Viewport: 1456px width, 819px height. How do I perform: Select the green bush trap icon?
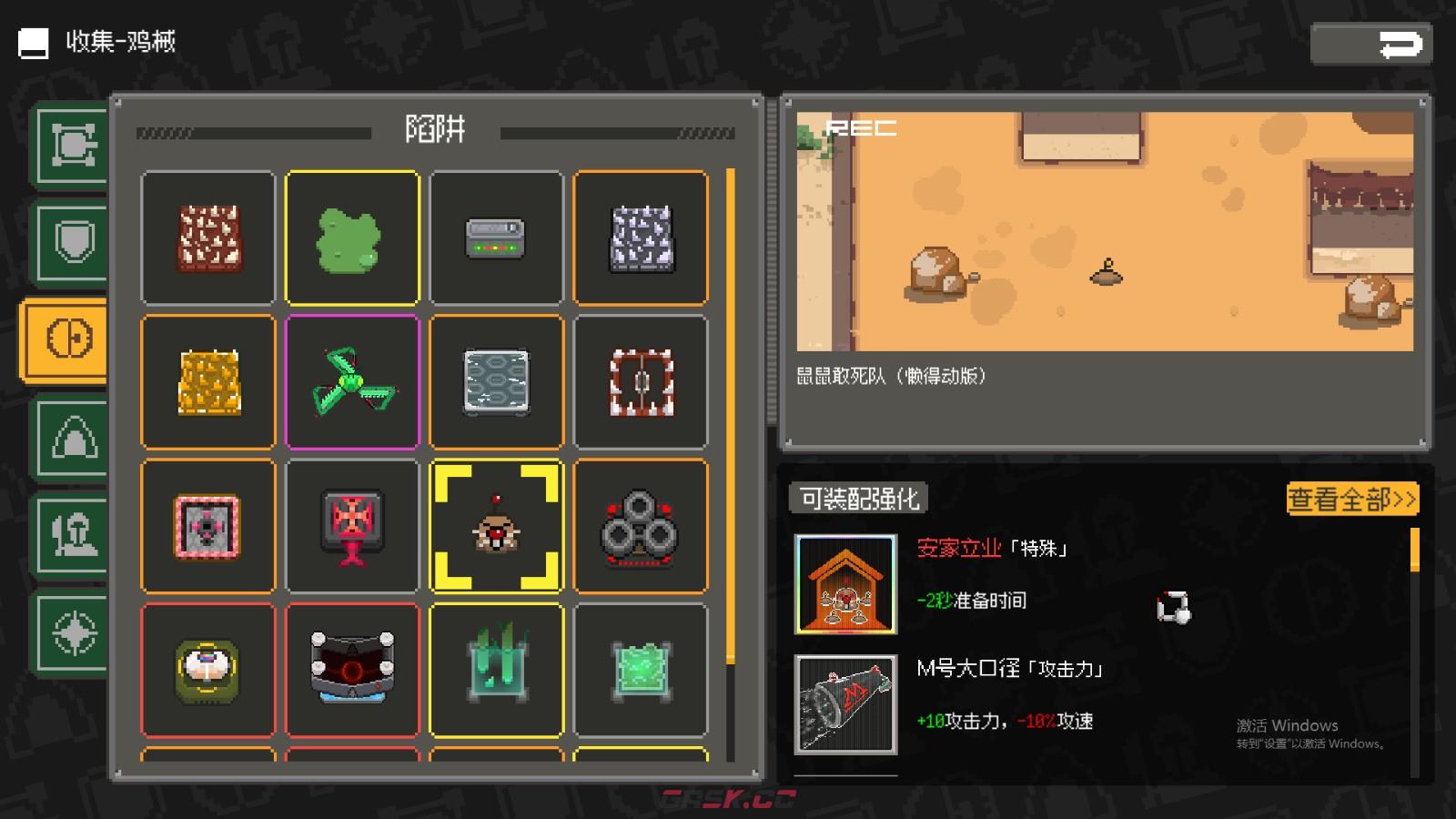(352, 237)
